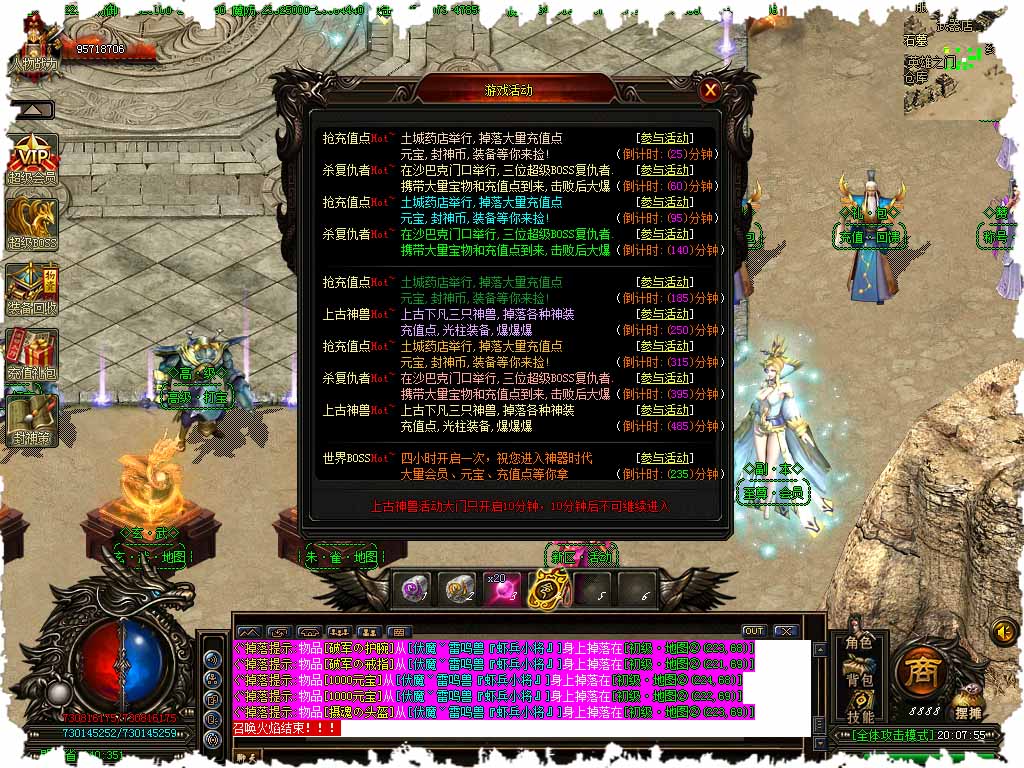Close the 游戏活动 events window
This screenshot has height=768, width=1024.
click(x=710, y=90)
